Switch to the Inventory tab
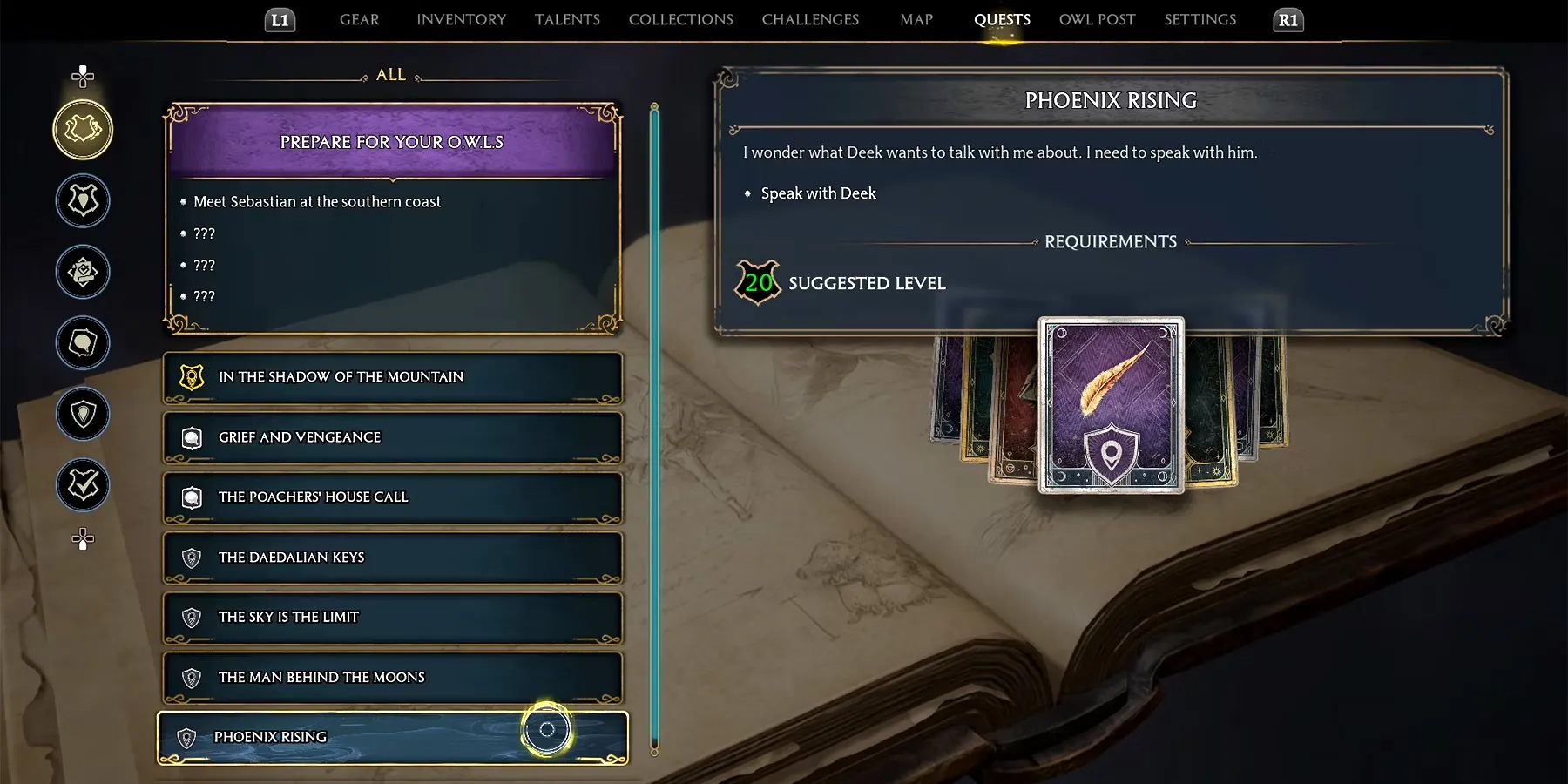 [461, 19]
